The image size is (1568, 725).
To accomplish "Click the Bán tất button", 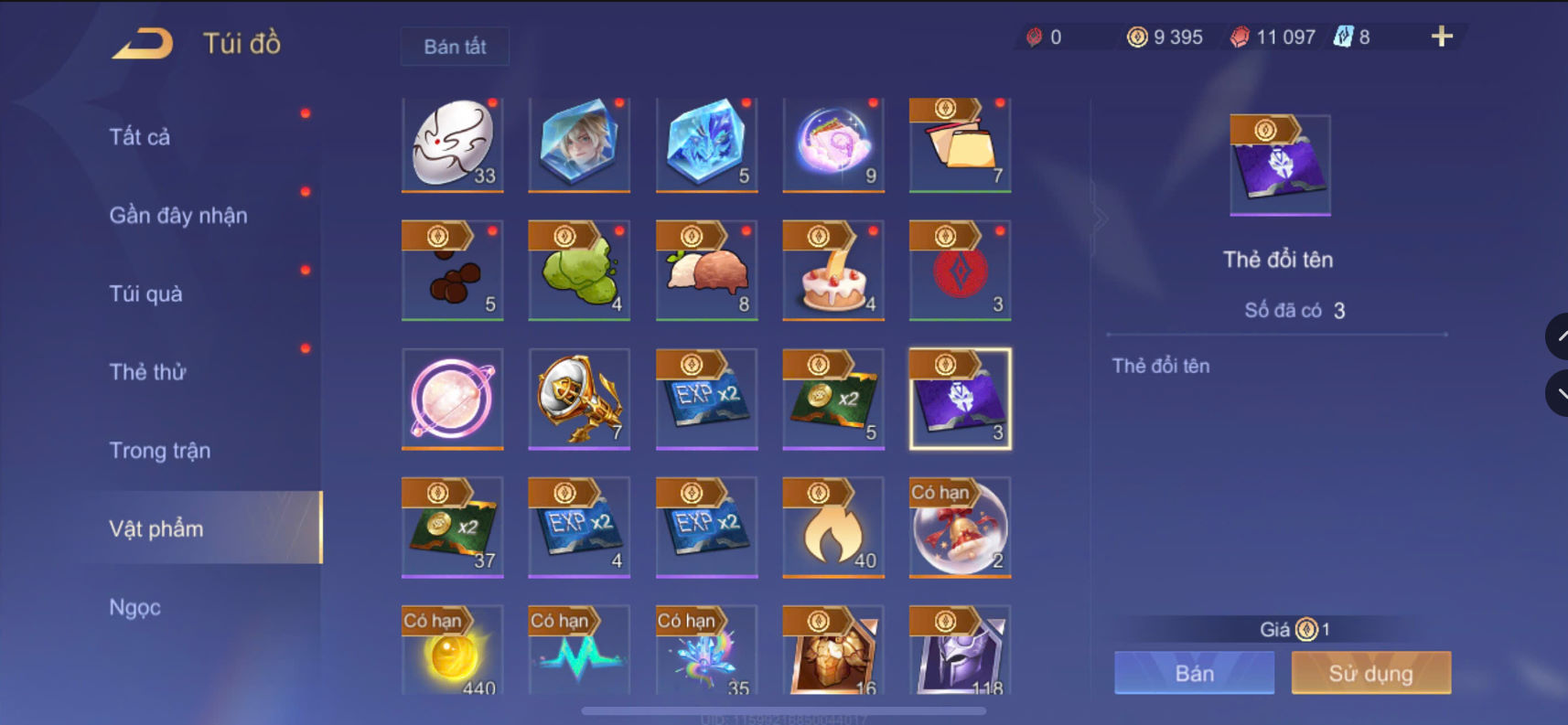I will (455, 46).
